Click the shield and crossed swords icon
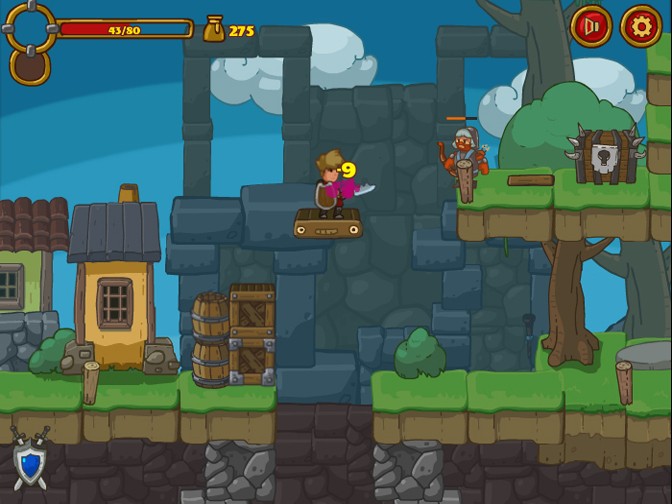Viewport: 672px width, 504px height. pos(30,459)
